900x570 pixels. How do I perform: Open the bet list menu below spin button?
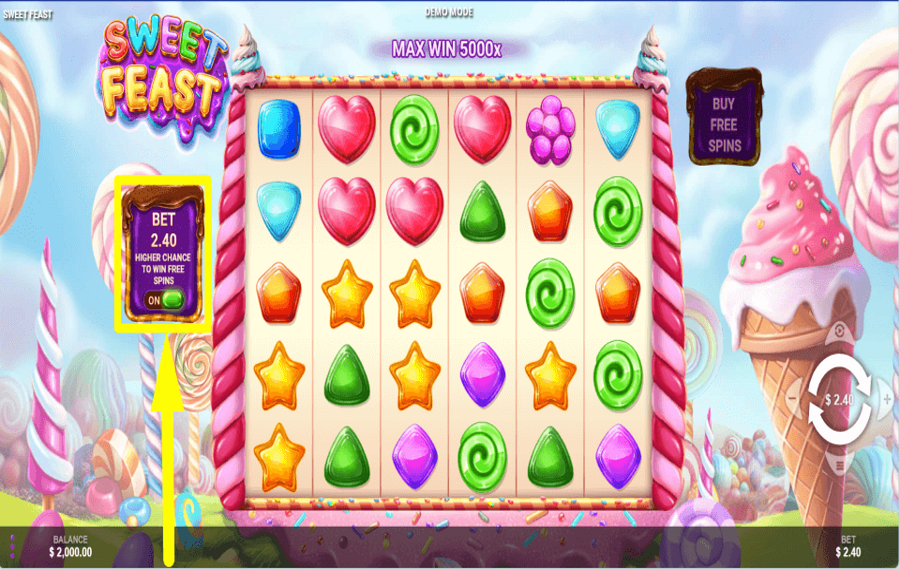[x=839, y=463]
